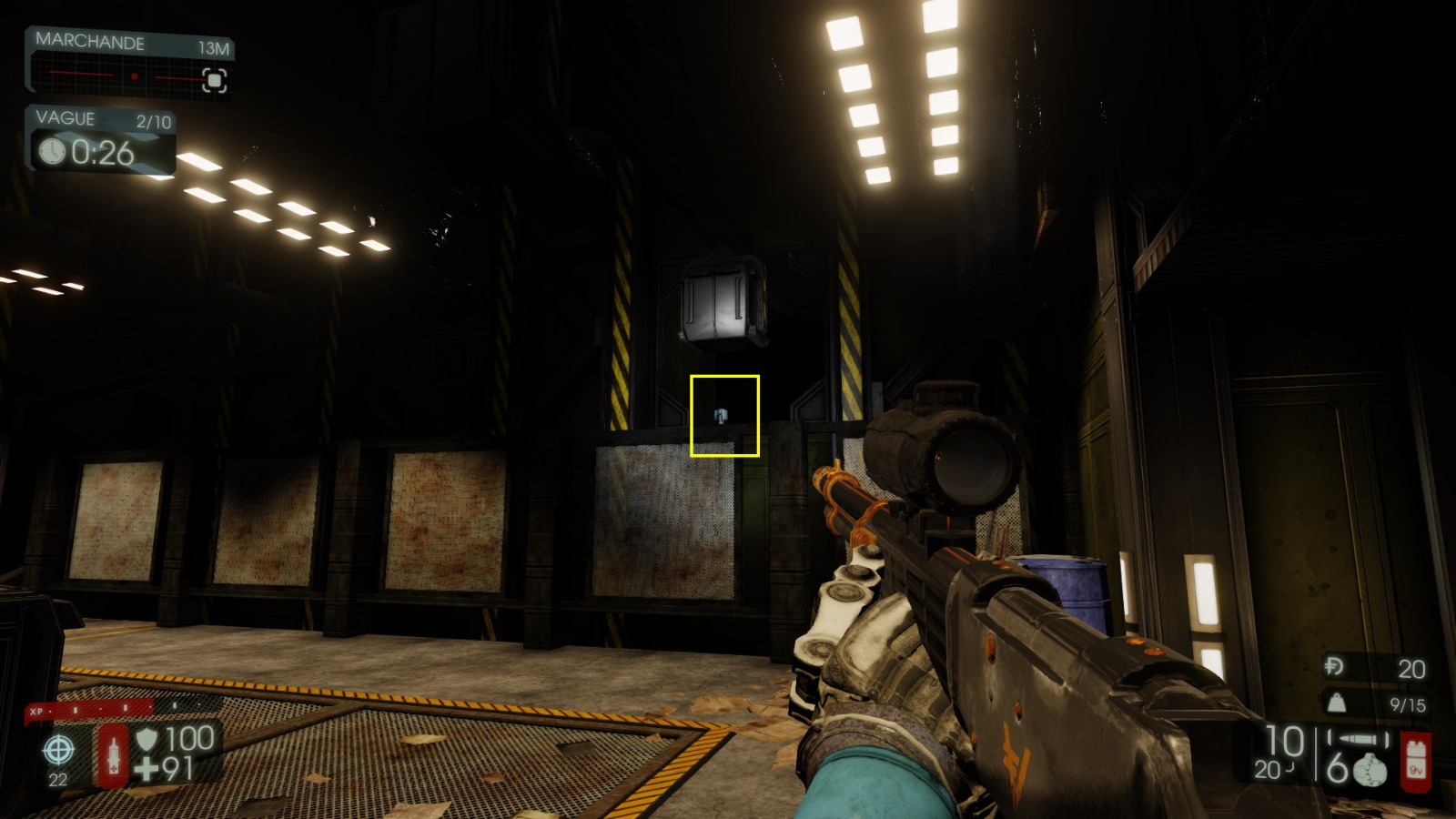
Task: Click the red 9v flashlight battery icon
Action: click(1416, 760)
